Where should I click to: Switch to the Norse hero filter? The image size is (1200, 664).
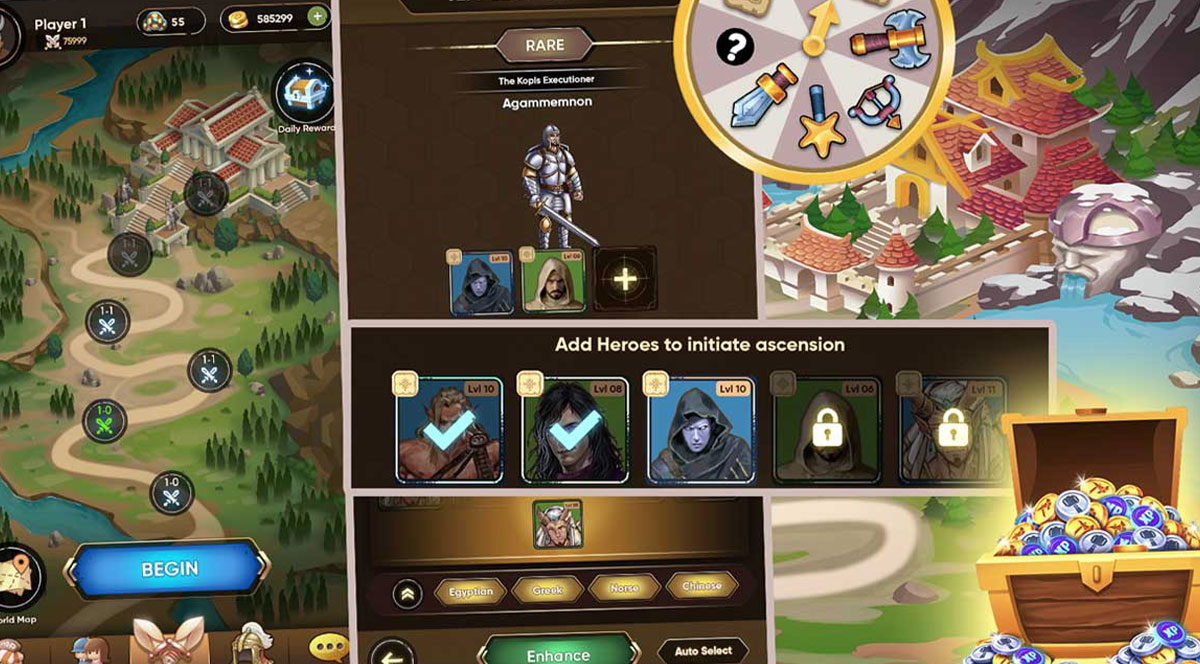[624, 590]
